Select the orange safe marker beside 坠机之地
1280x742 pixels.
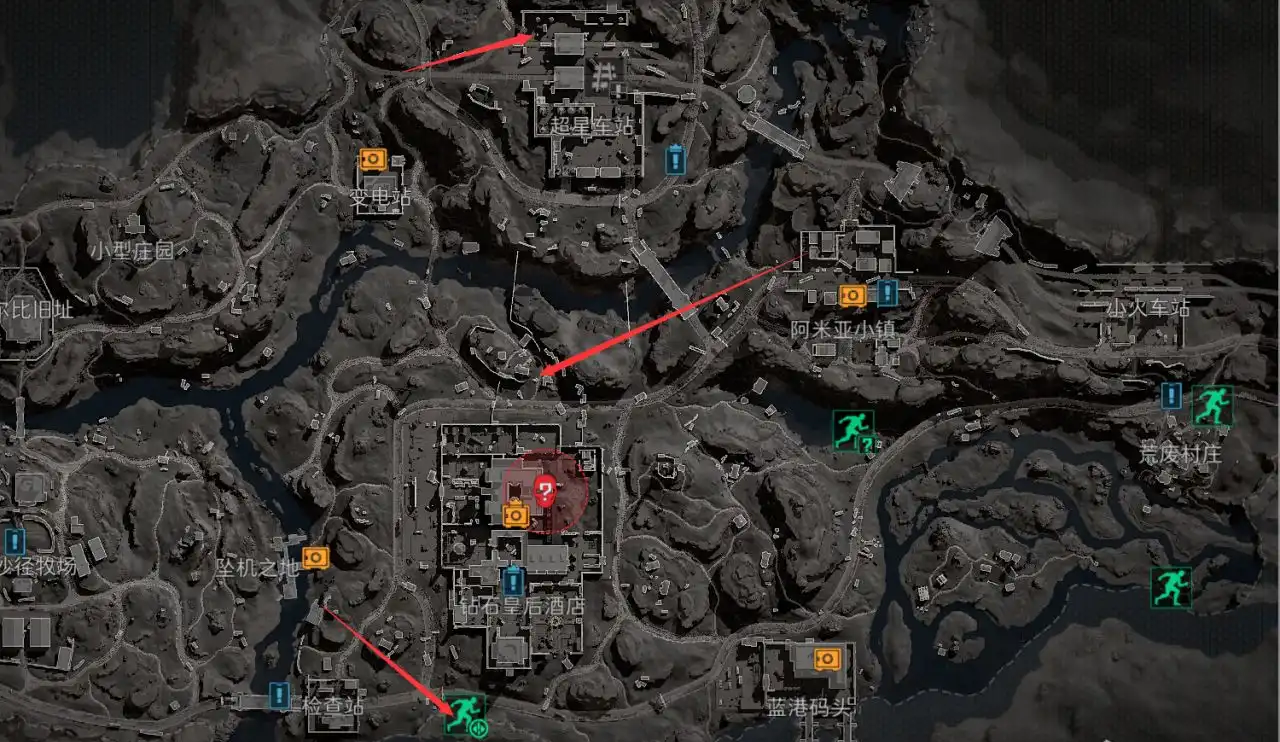click(315, 557)
